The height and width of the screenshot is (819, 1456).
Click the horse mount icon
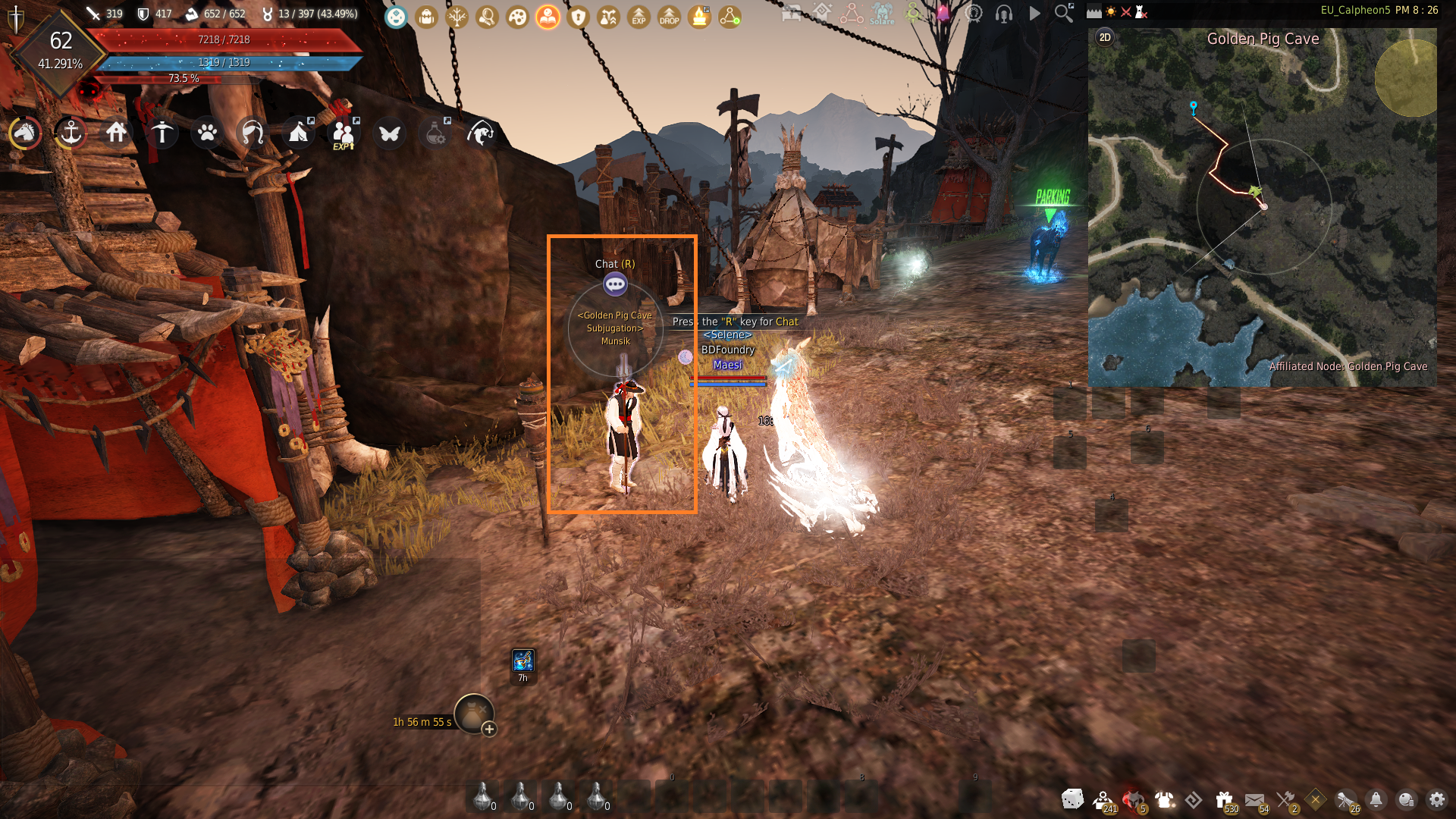(24, 133)
